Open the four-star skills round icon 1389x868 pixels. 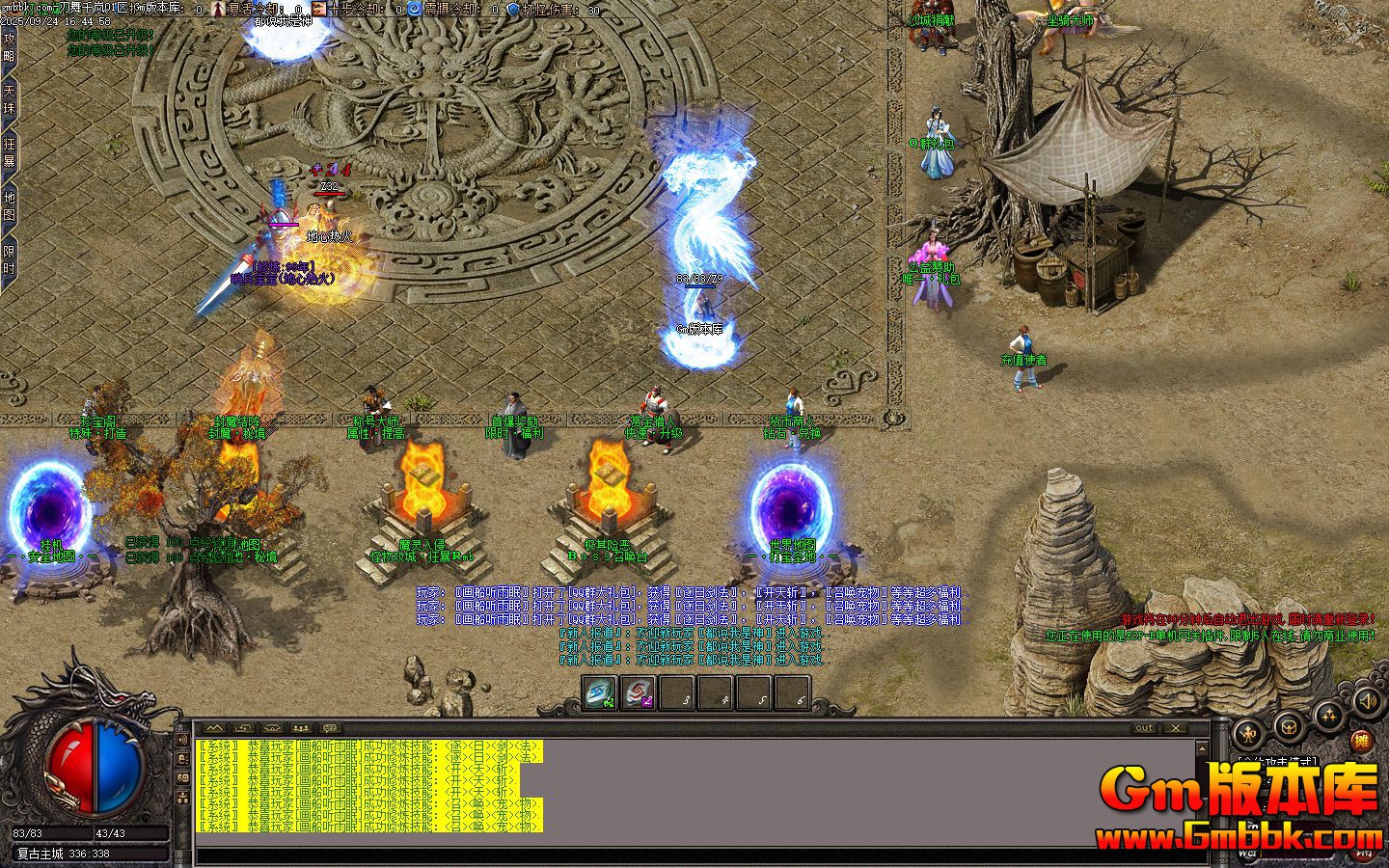coord(1329,715)
